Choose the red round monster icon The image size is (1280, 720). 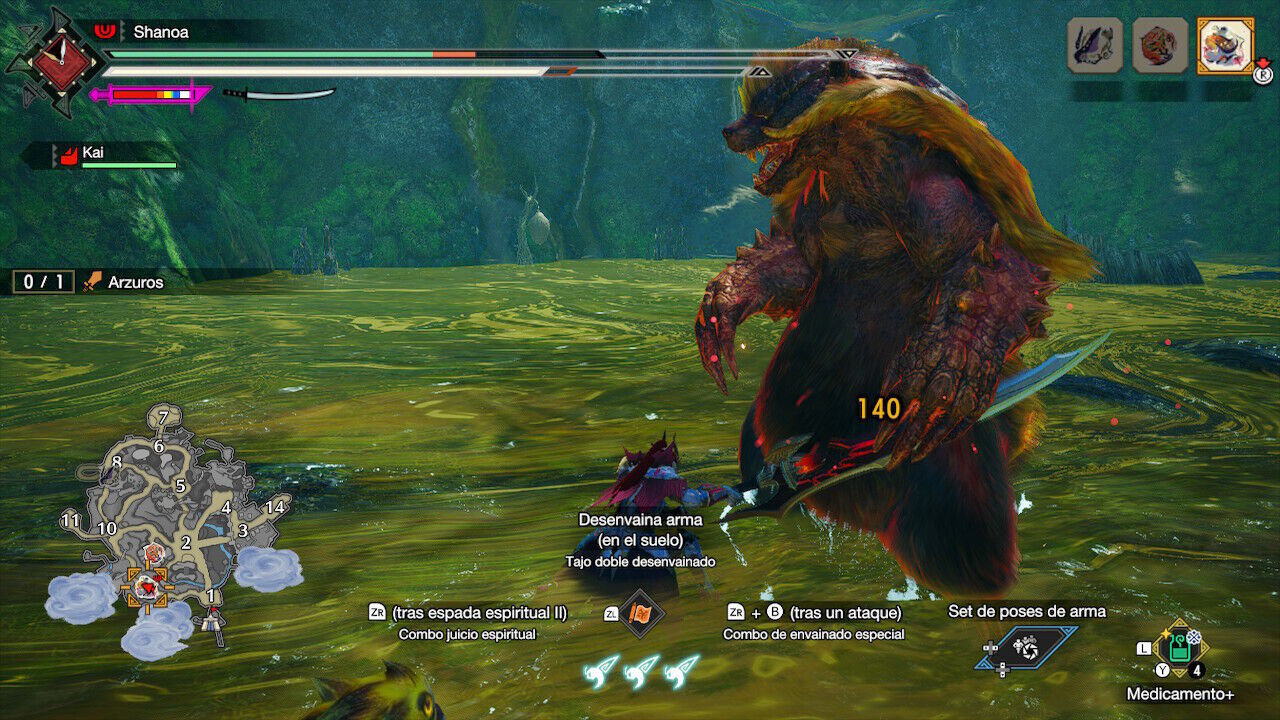click(1160, 45)
